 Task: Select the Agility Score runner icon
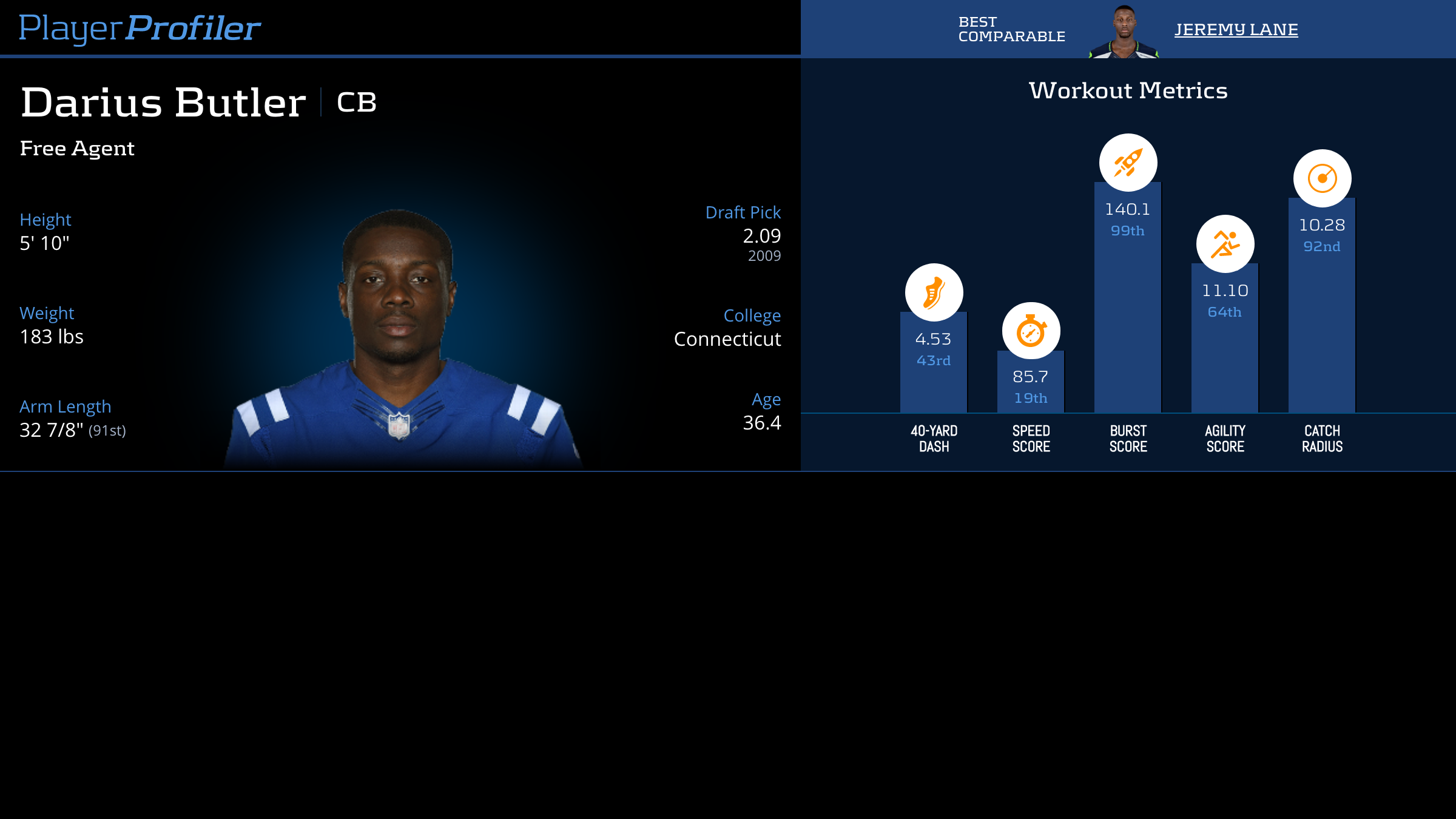pos(1225,244)
